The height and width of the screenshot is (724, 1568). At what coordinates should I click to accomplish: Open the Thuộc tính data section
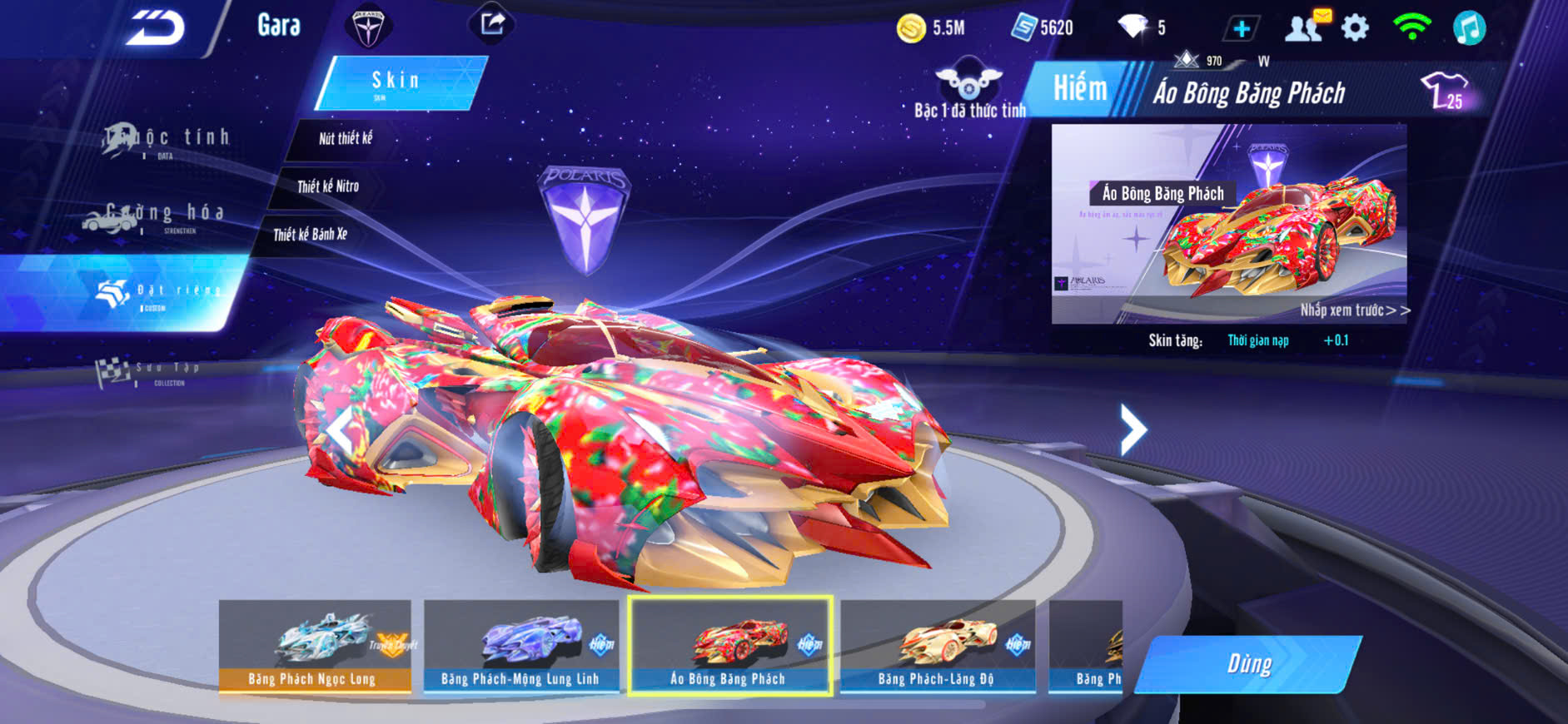coord(167,141)
